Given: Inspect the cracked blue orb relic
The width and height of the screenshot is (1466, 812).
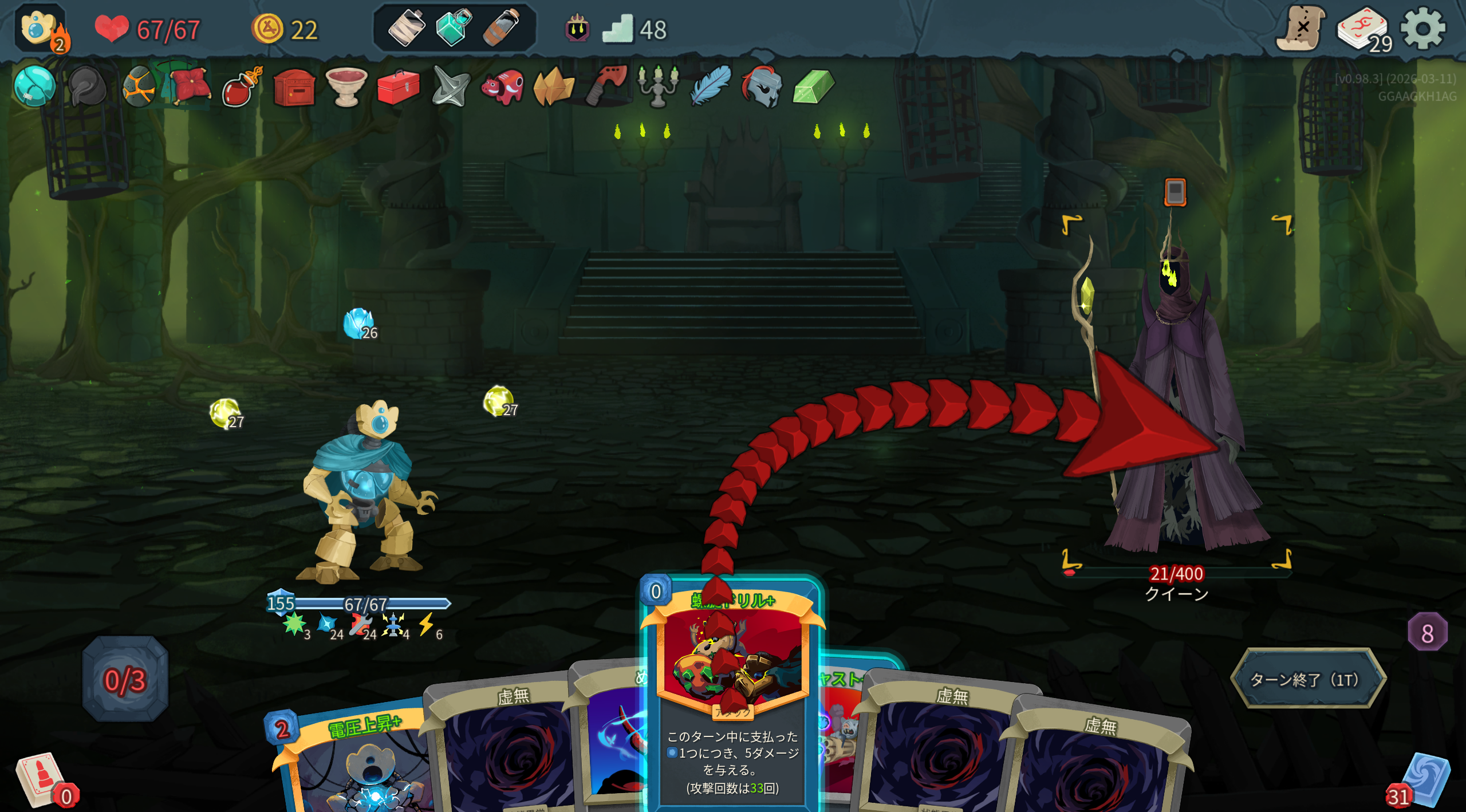Looking at the screenshot, I should pyautogui.click(x=34, y=87).
